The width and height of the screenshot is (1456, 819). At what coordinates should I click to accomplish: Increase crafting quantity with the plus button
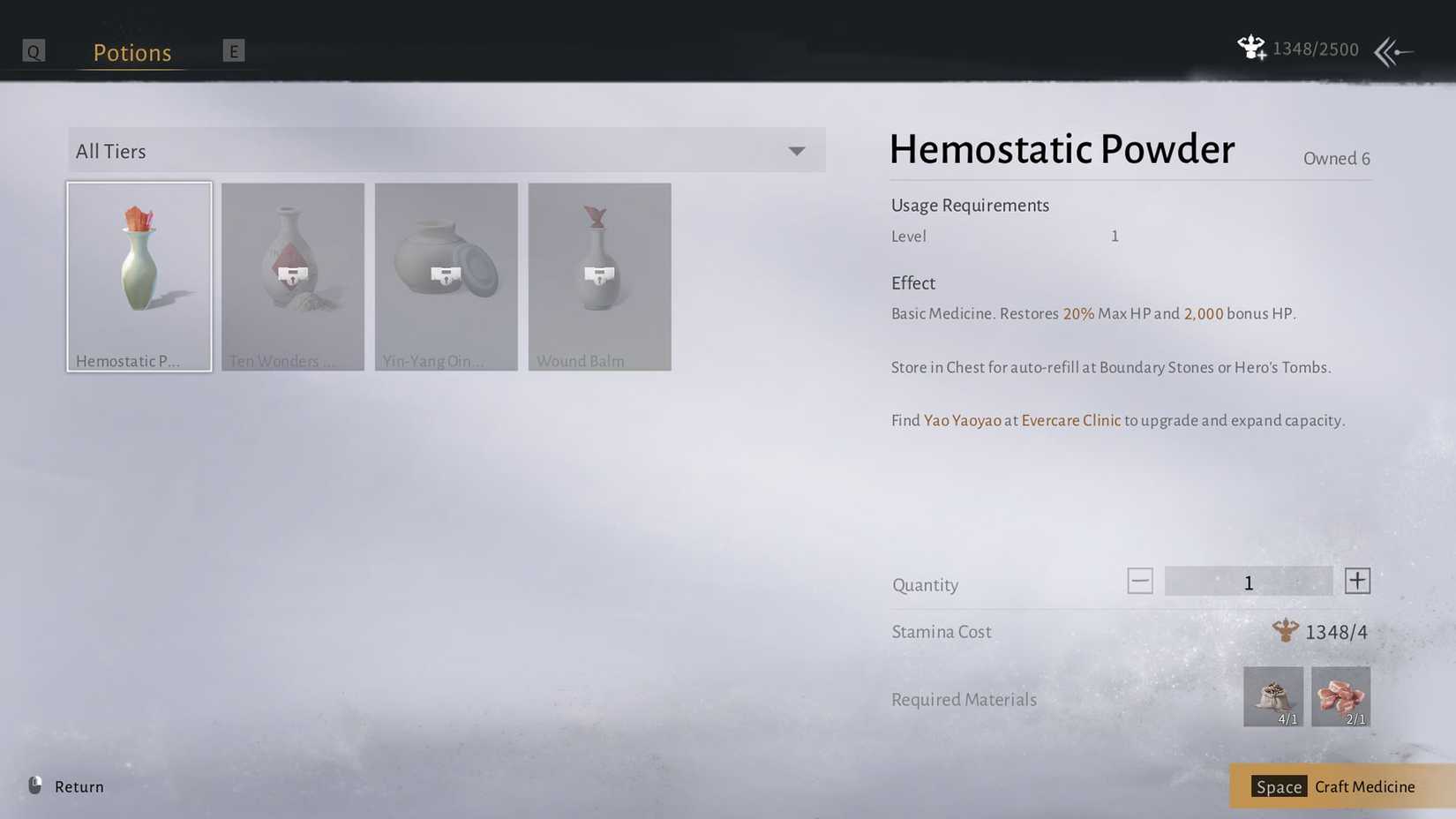1357,581
